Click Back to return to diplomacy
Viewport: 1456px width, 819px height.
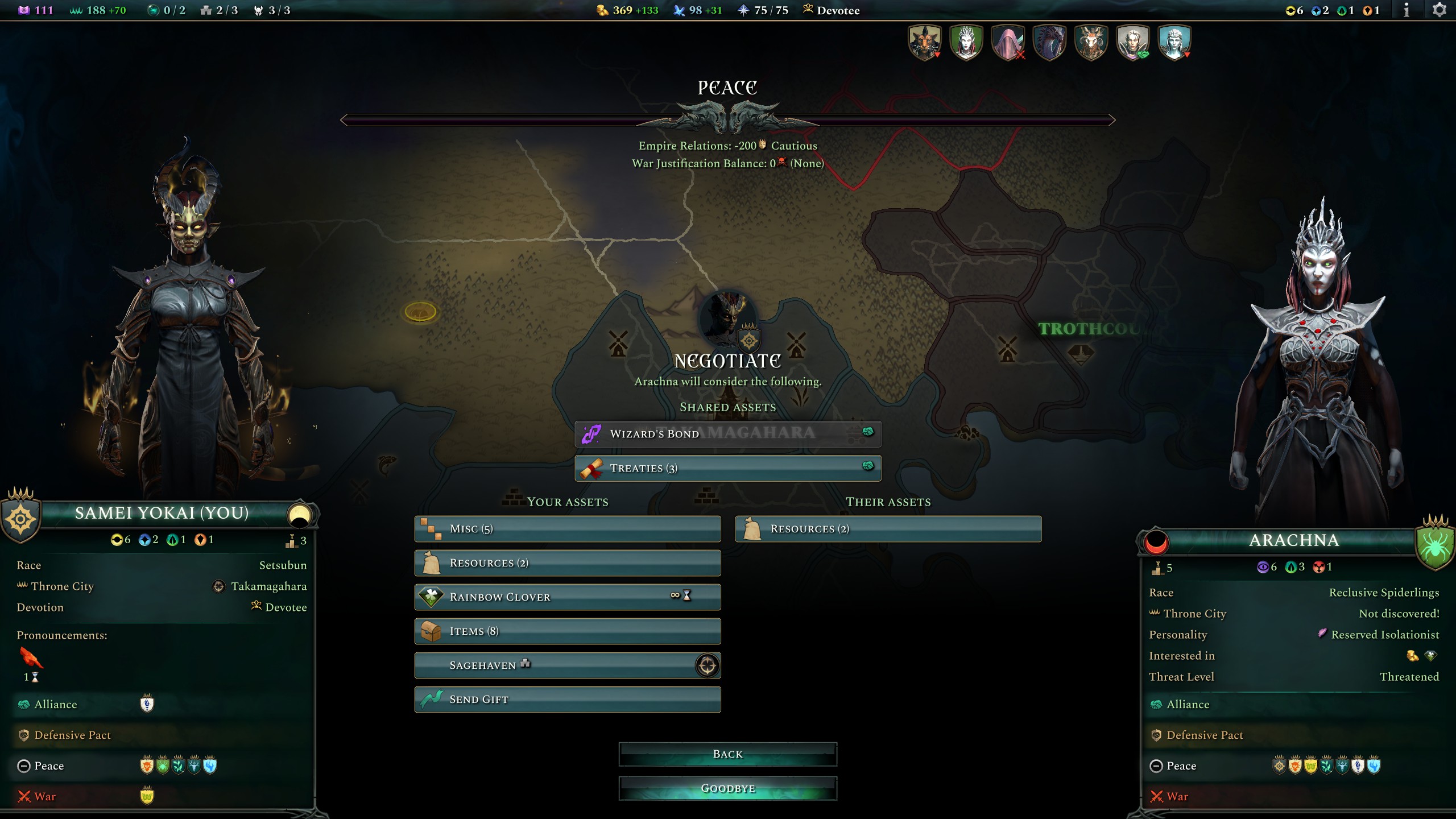tap(728, 754)
